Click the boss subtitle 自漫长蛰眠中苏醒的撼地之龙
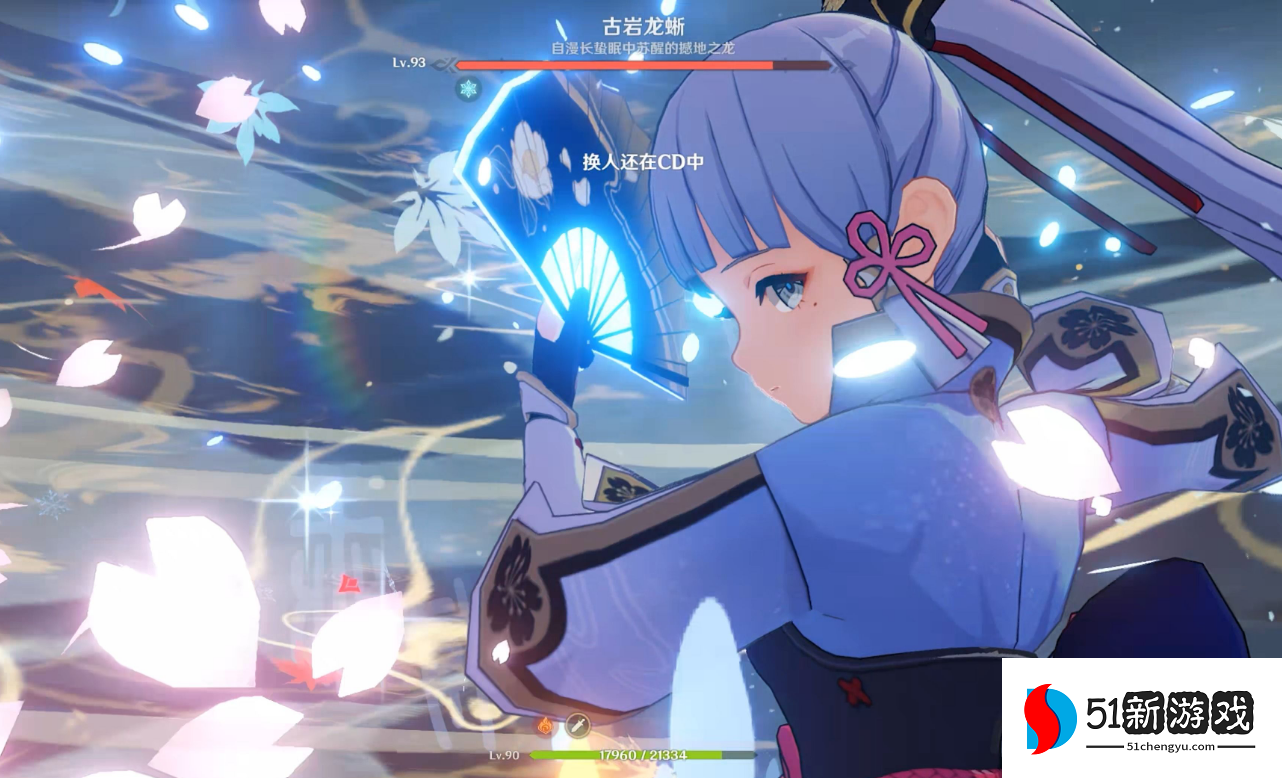The width and height of the screenshot is (1282, 778). (x=645, y=48)
